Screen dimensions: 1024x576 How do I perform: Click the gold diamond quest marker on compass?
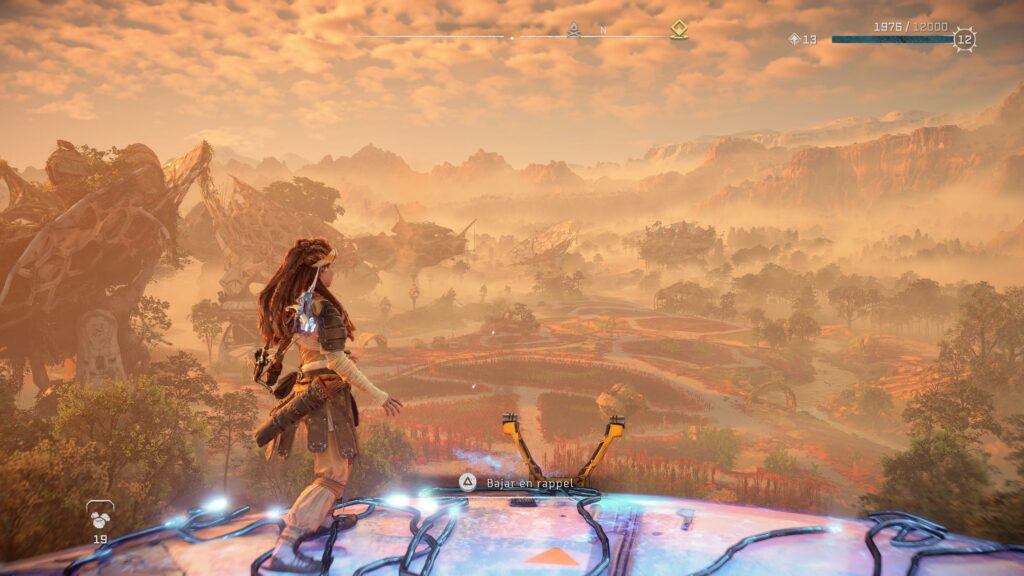(x=679, y=30)
